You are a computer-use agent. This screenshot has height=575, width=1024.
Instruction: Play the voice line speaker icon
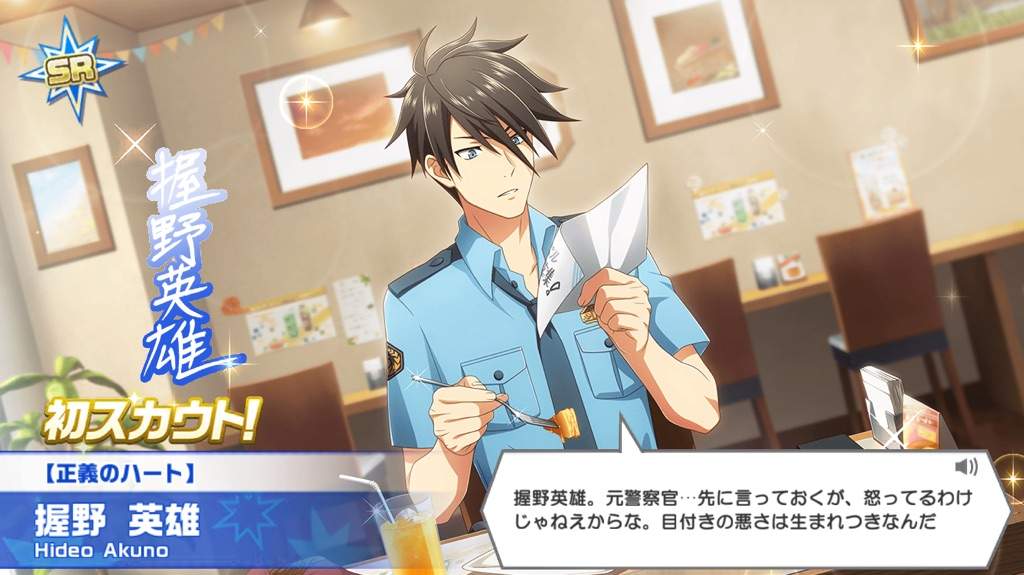965,467
